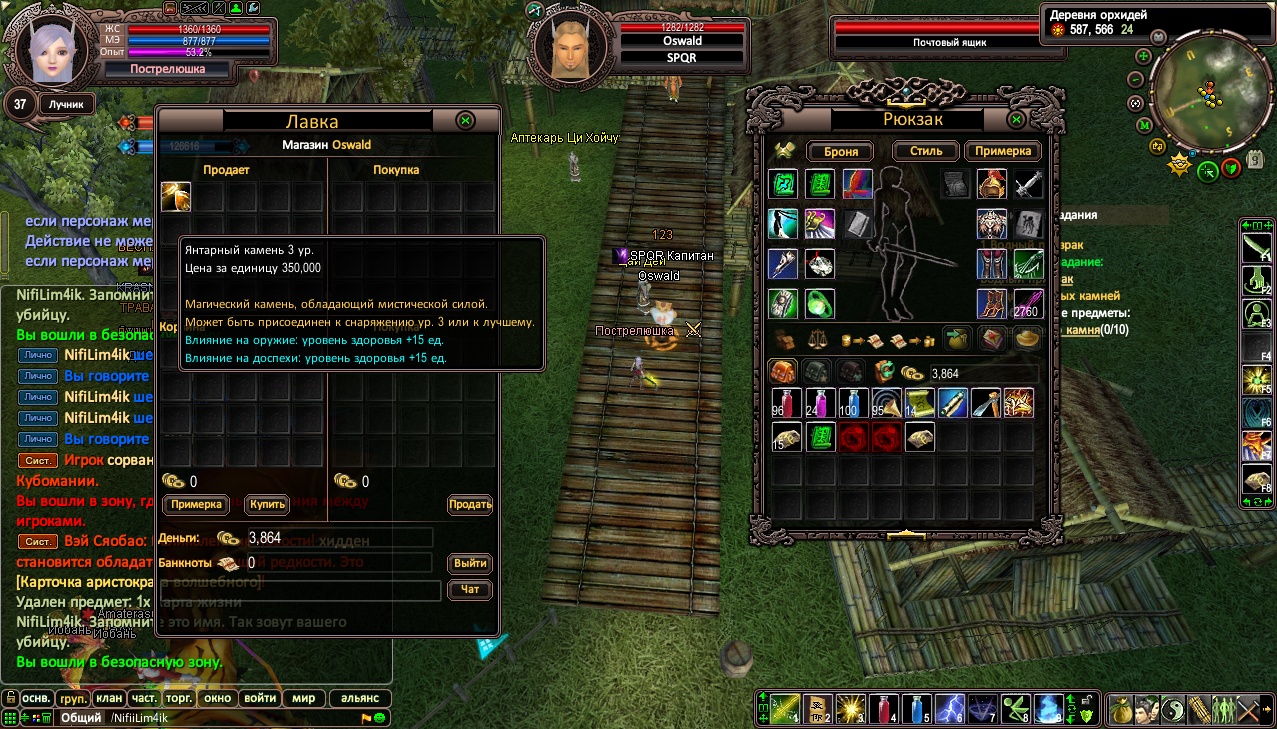This screenshot has width=1277, height=729.
Task: Click the Продать button
Action: tap(469, 504)
